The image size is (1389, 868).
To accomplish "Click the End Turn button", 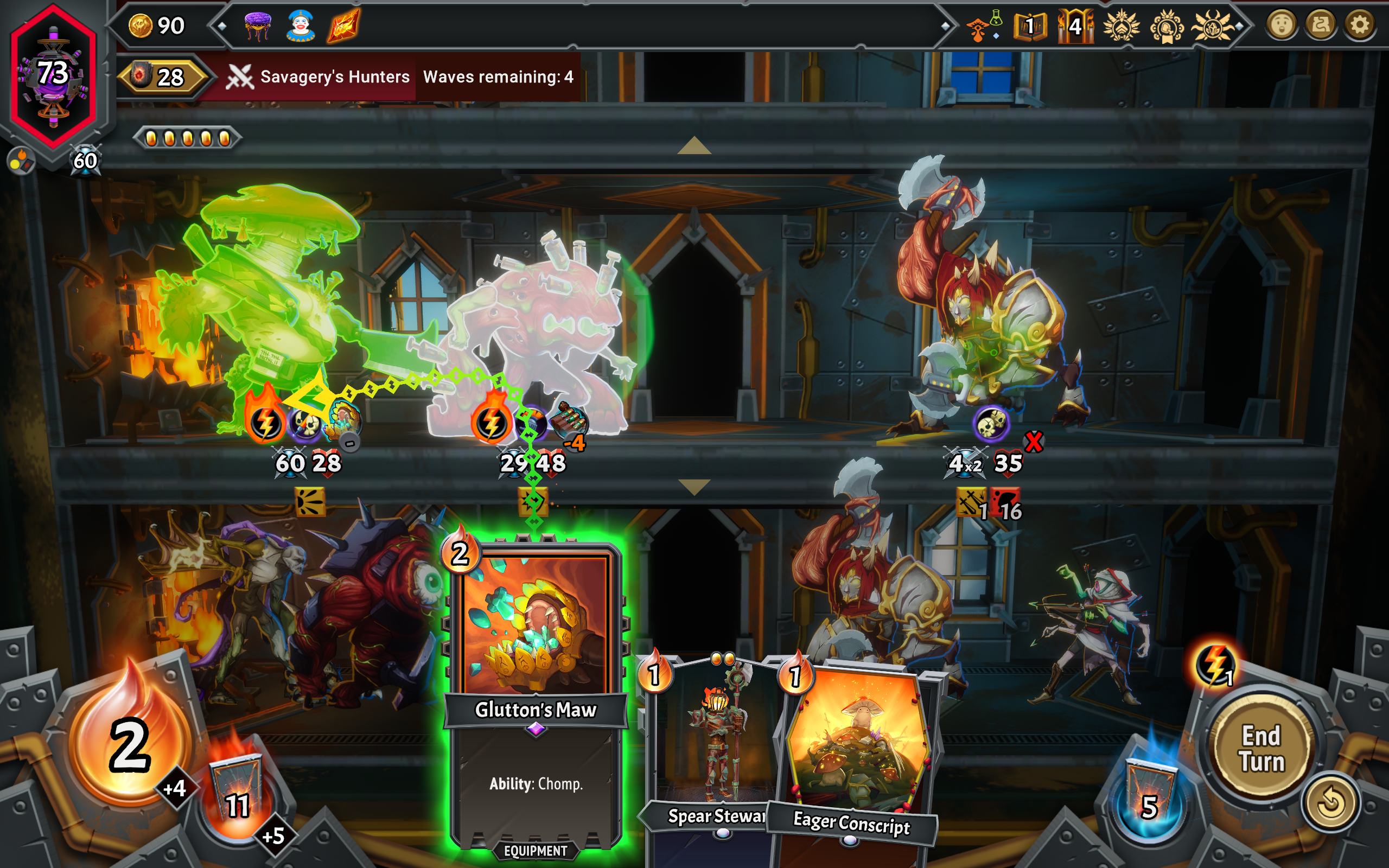I will pos(1261,749).
